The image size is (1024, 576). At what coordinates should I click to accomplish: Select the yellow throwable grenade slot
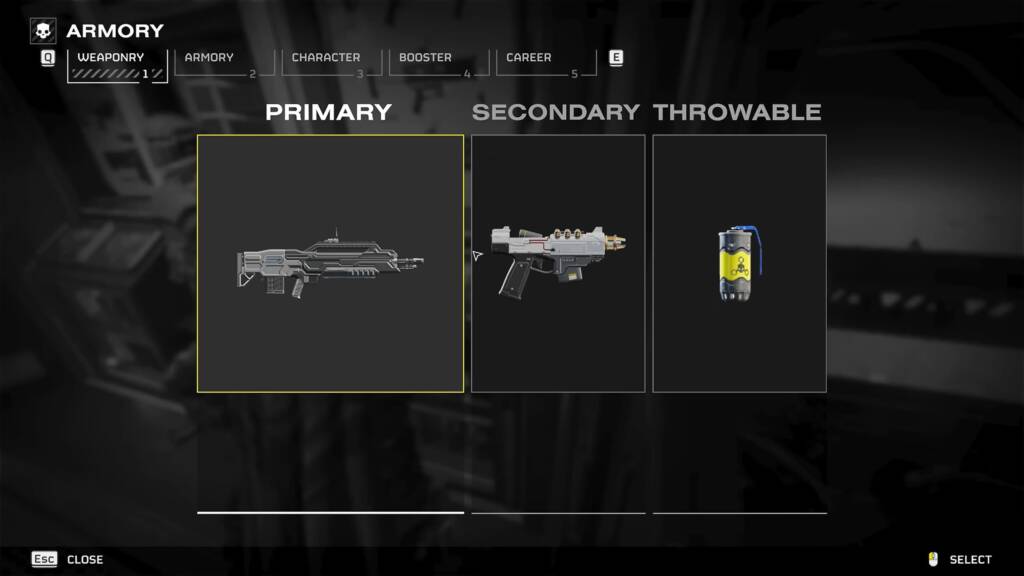tap(739, 263)
